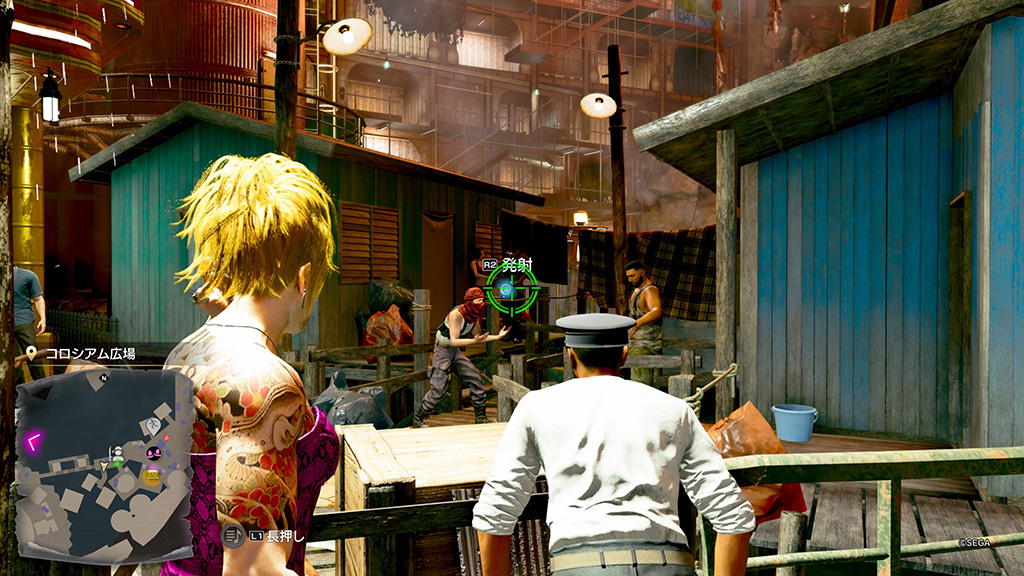Image resolution: width=1024 pixels, height=576 pixels.
Task: Click the white teardrop pin on minimap
Action: click(153, 426)
